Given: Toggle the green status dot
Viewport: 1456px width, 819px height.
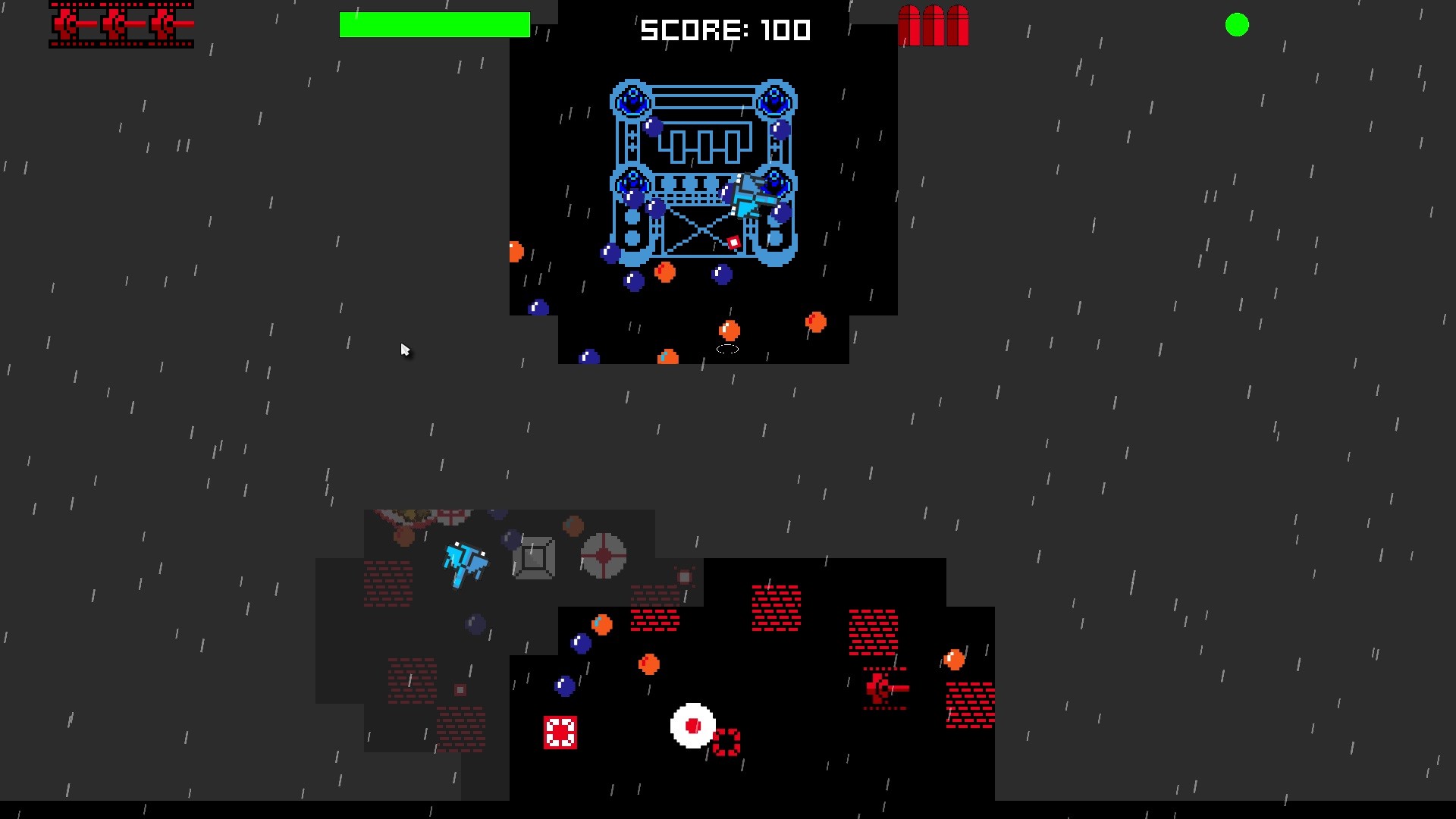Looking at the screenshot, I should (x=1238, y=25).
